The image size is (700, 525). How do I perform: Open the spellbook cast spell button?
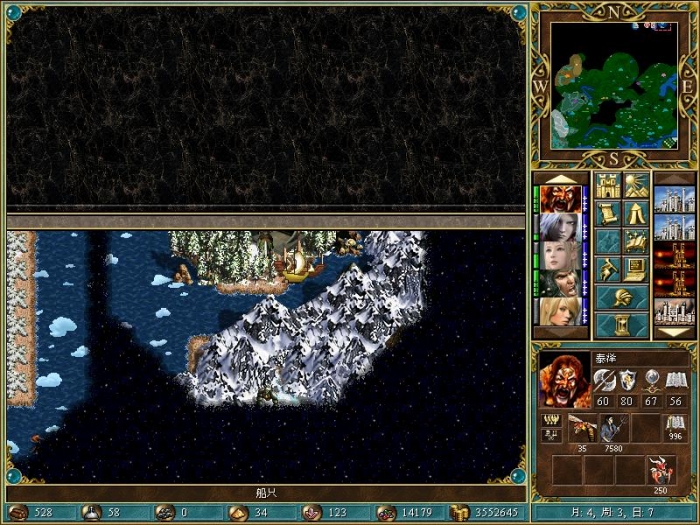(636, 241)
